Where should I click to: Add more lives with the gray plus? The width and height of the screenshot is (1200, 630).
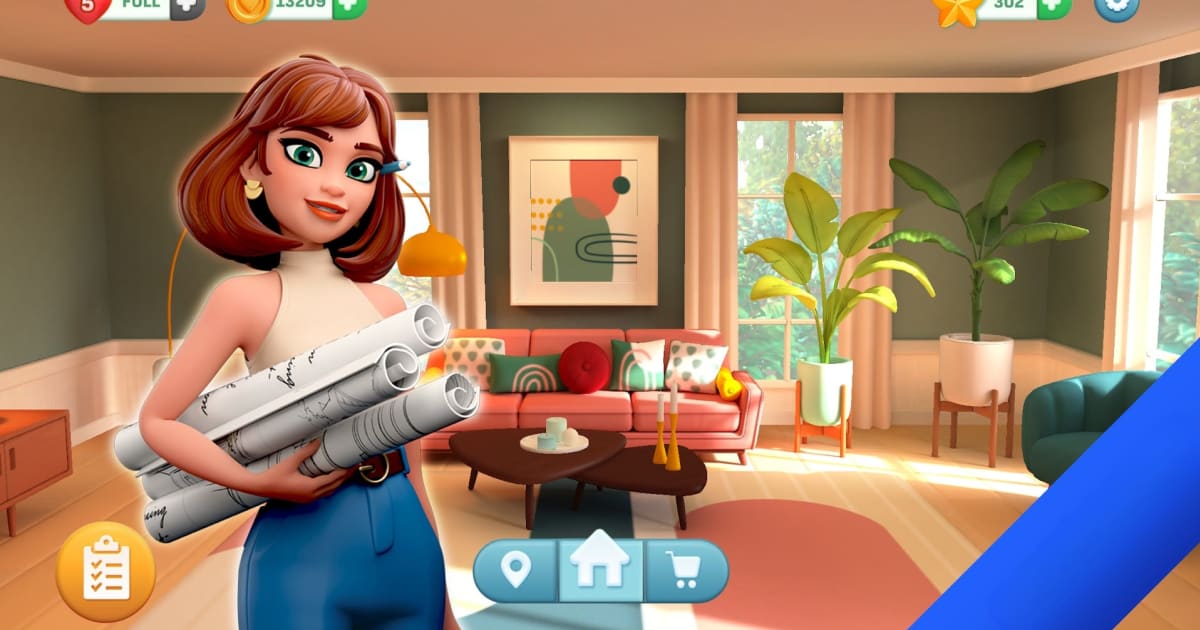click(x=187, y=6)
